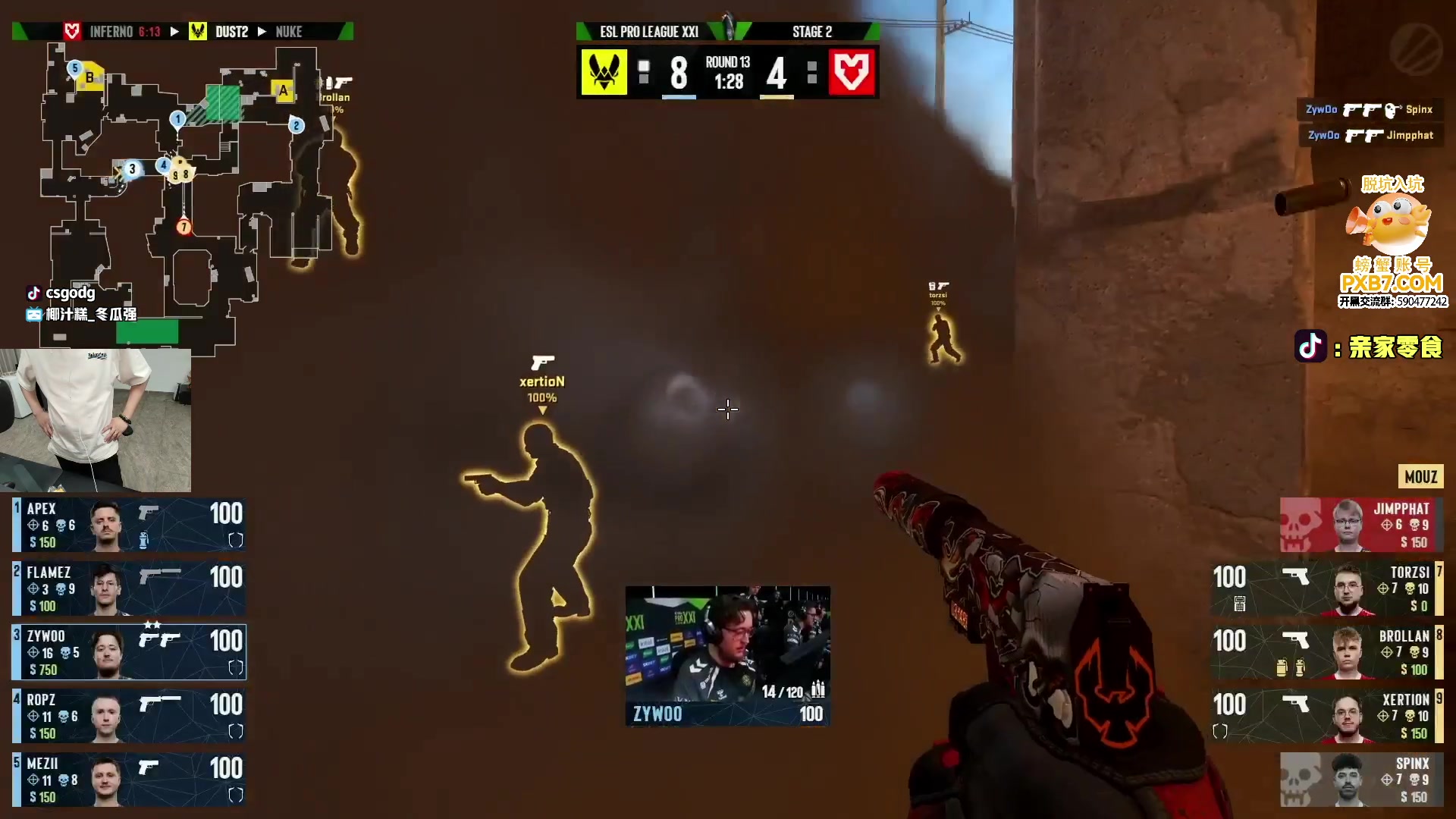Select SPINX's player card

[1361, 780]
